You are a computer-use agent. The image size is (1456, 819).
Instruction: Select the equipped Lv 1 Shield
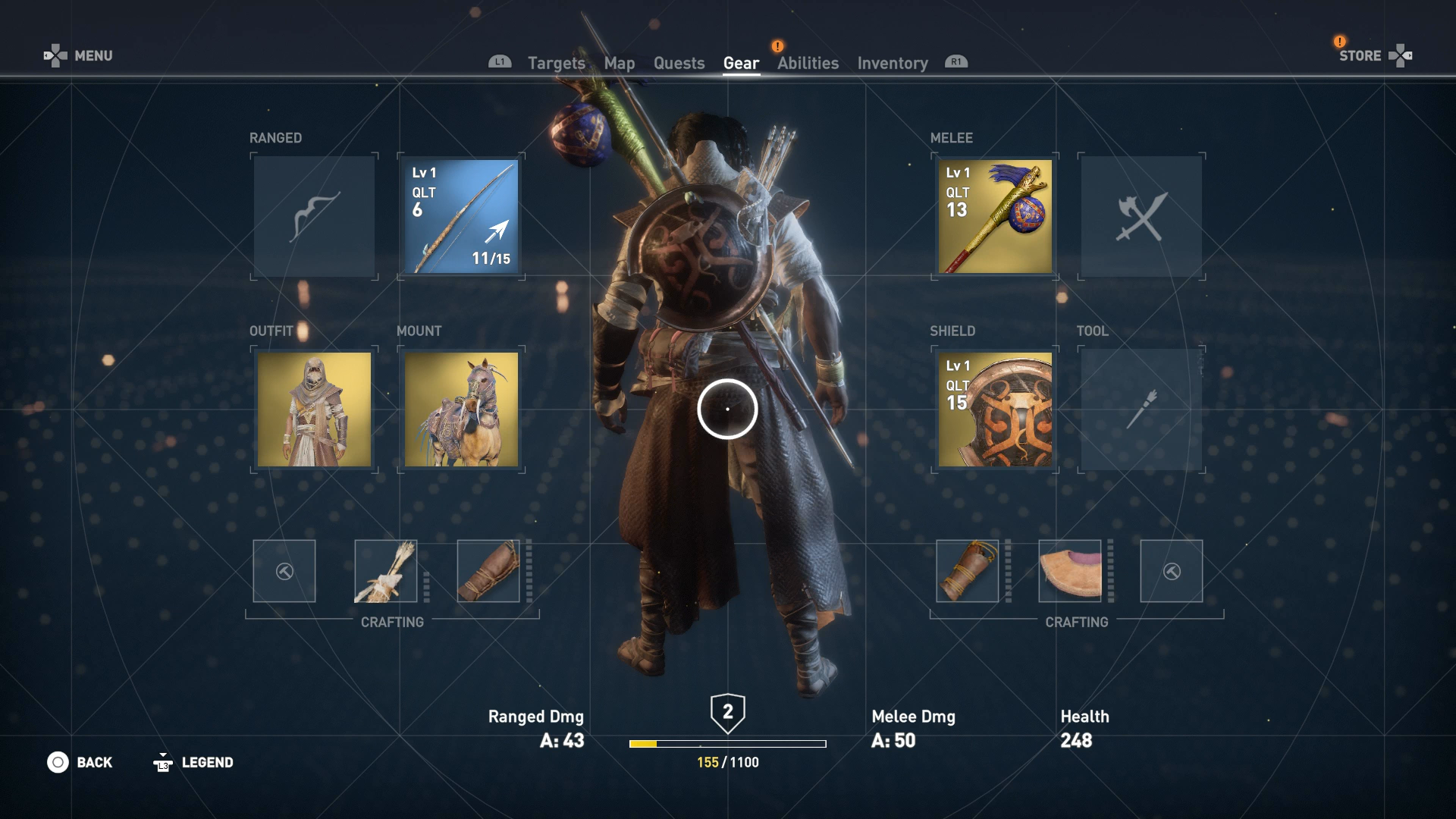[994, 409]
